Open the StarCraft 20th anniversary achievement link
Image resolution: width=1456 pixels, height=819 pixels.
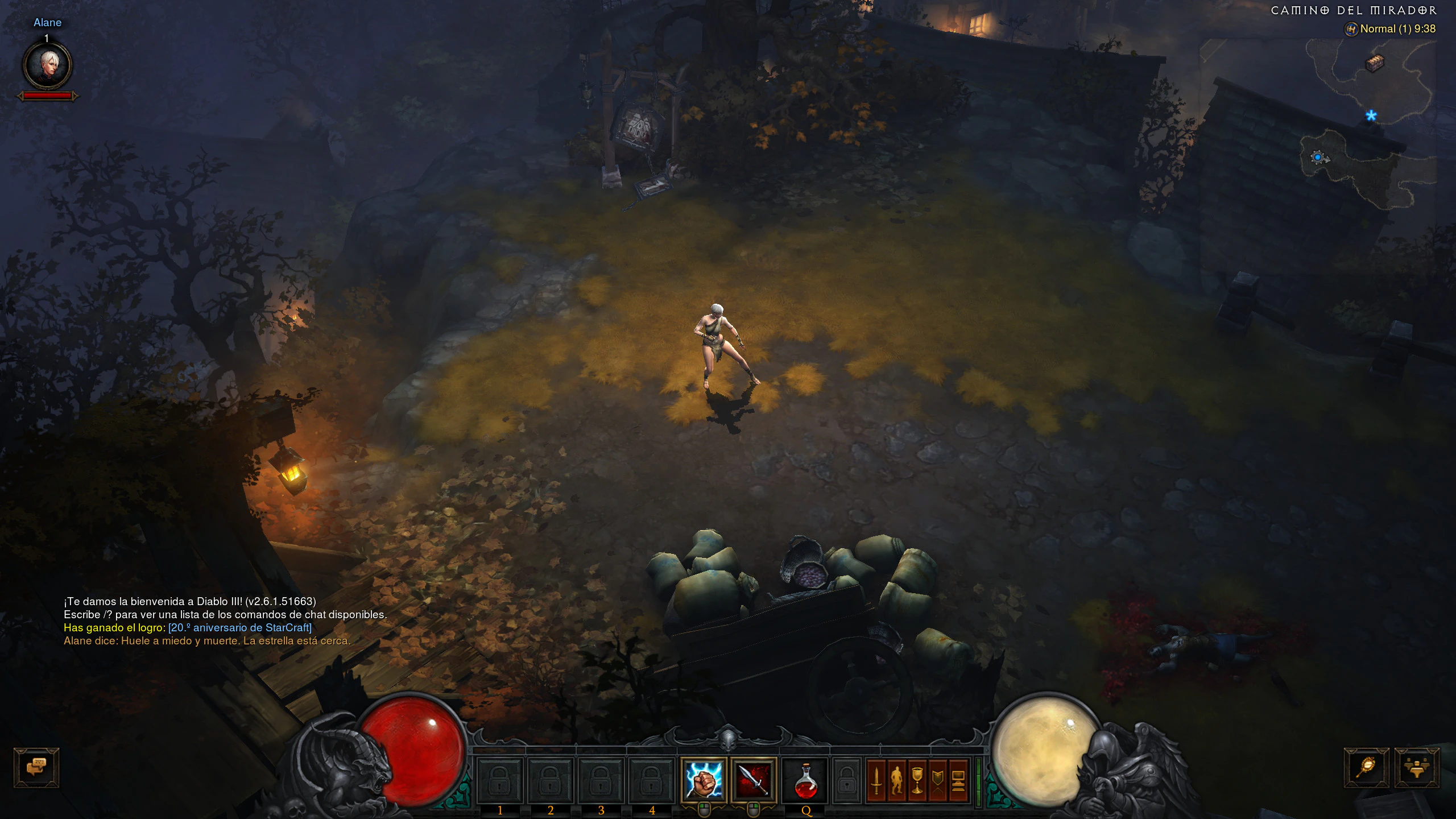coord(240,628)
